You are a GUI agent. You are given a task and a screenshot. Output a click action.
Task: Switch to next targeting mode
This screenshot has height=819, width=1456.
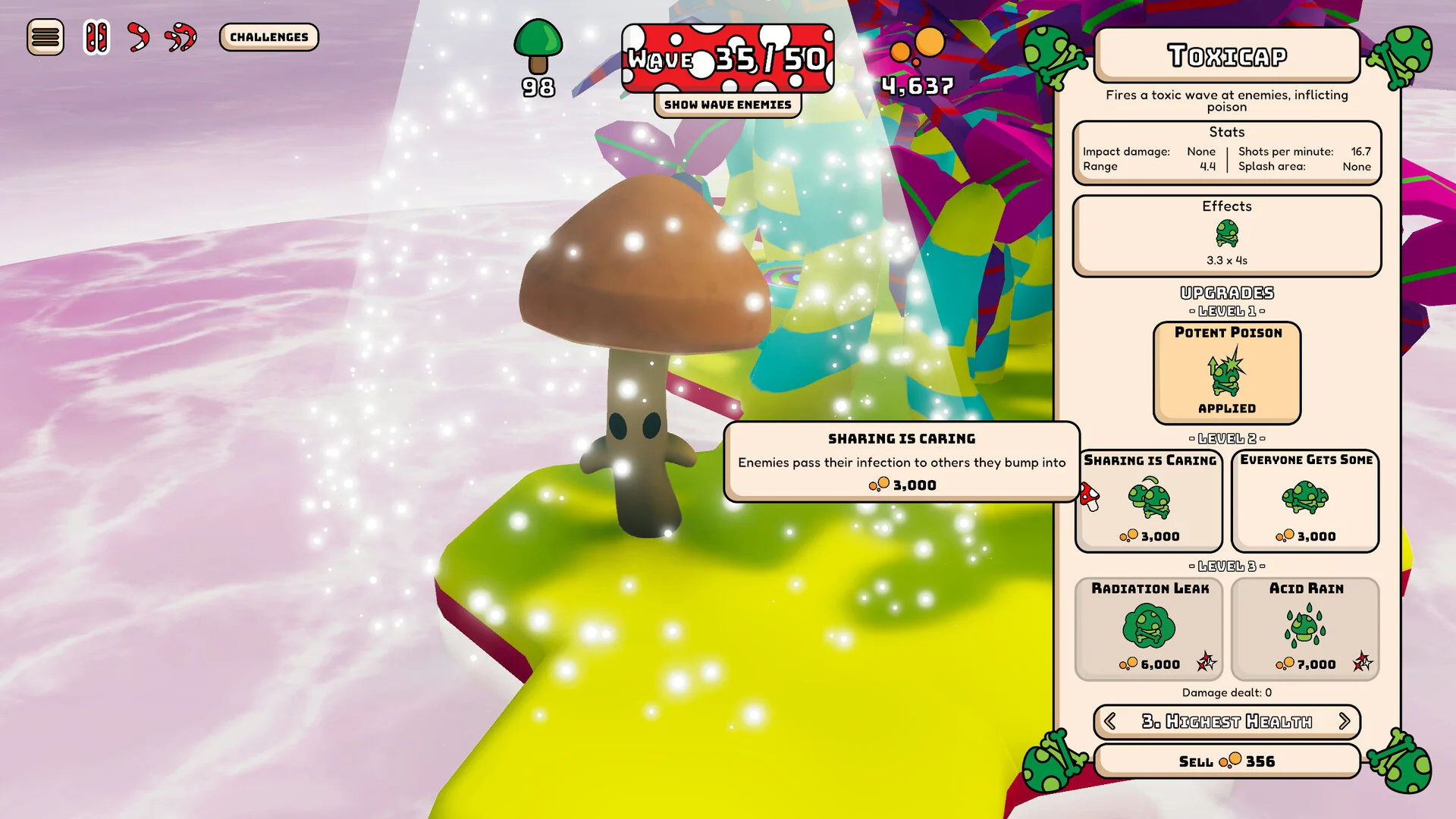point(1345,721)
